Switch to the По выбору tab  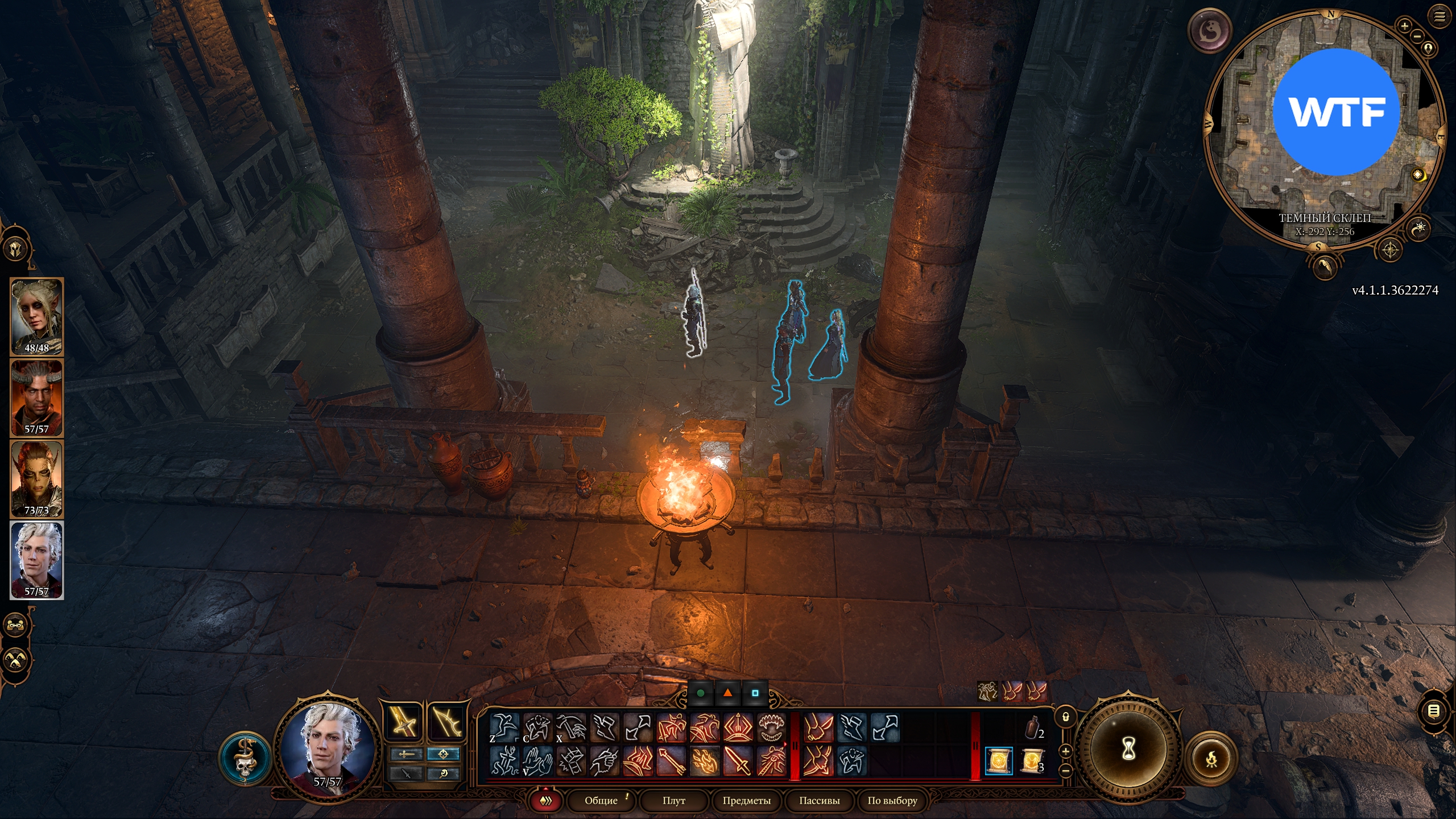[892, 800]
